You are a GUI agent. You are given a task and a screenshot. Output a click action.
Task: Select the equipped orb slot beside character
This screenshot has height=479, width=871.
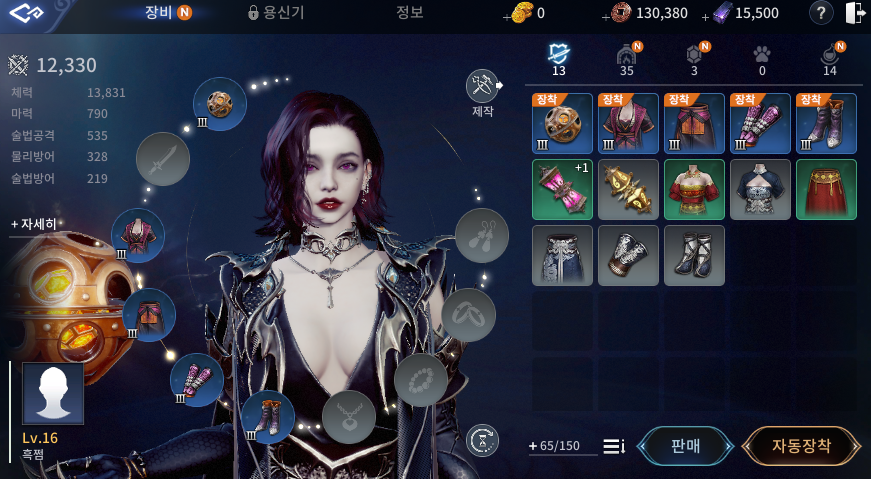point(220,103)
